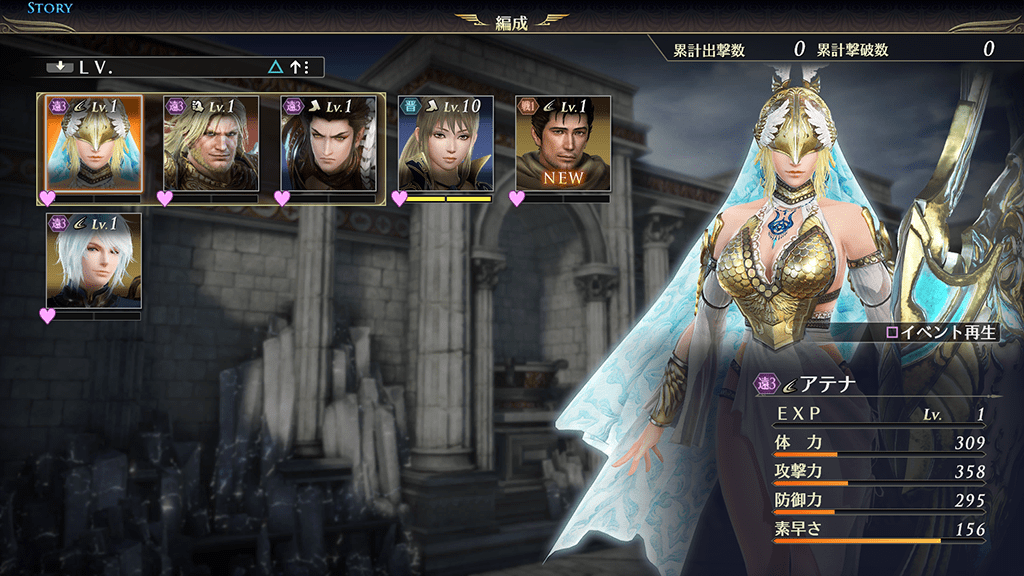Select the dark-haired stern man portrait

click(328, 144)
